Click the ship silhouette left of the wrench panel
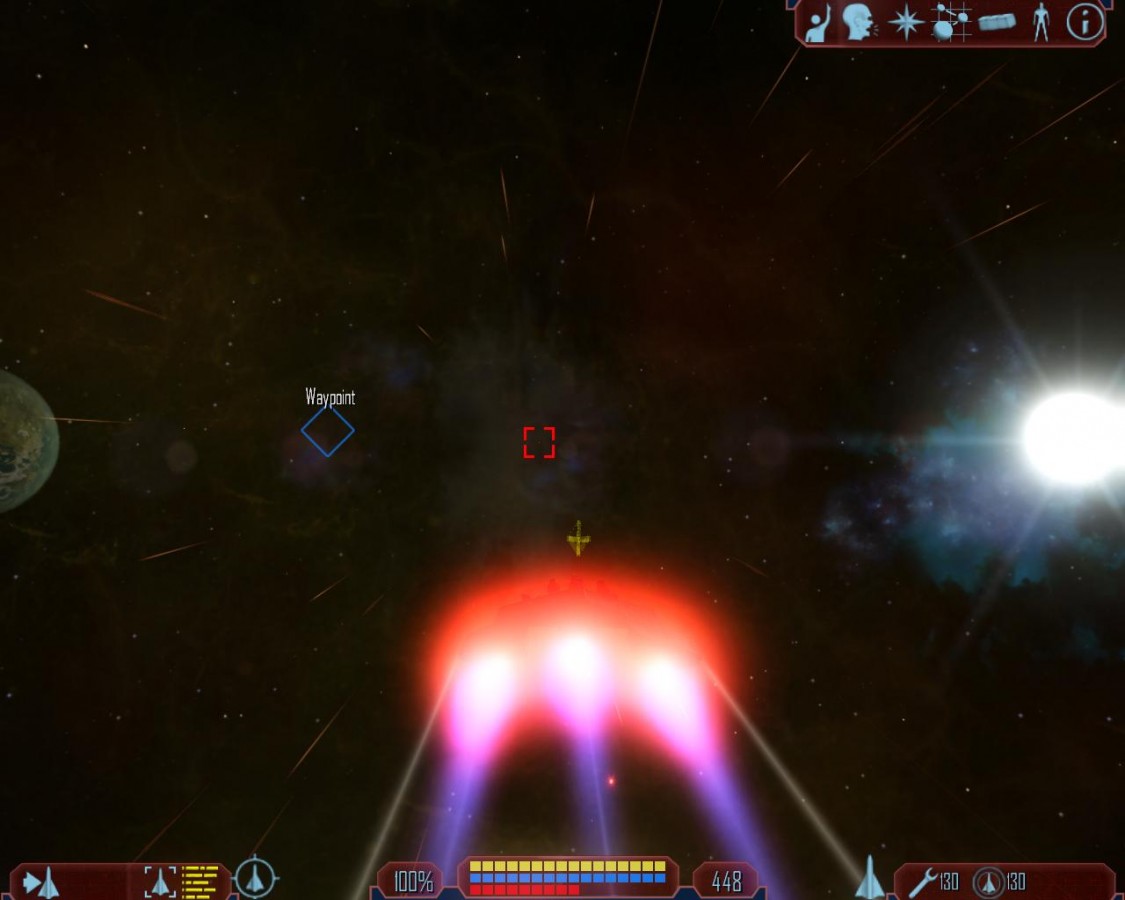This screenshot has height=900, width=1125. [870, 877]
